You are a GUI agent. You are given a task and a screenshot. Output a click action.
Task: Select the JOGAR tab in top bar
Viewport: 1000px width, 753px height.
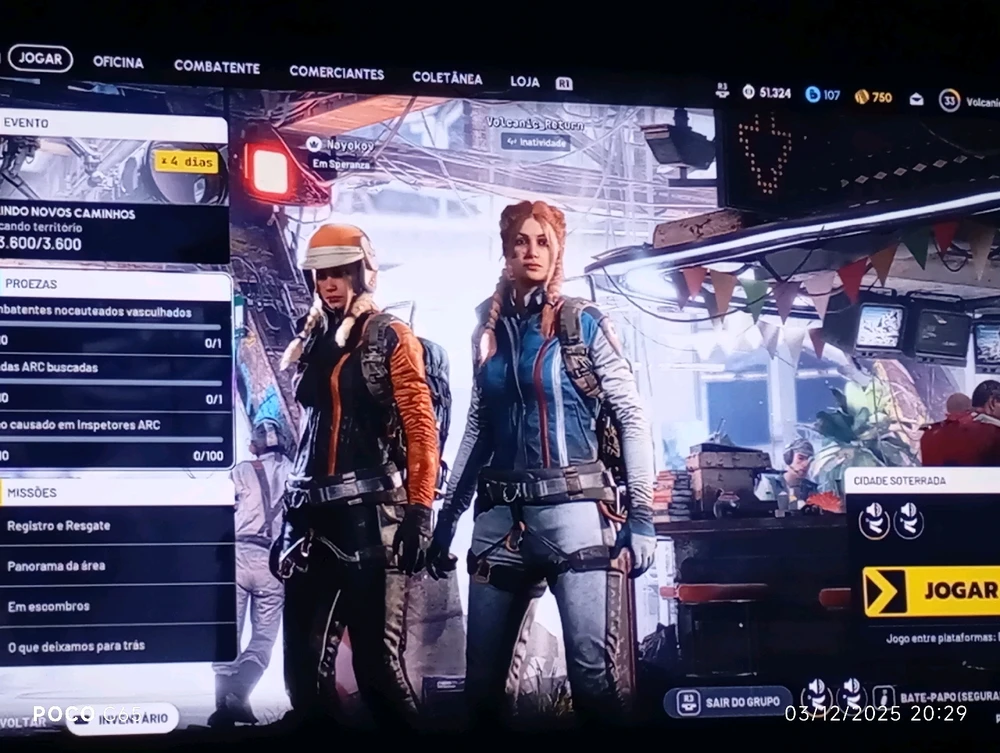(40, 58)
